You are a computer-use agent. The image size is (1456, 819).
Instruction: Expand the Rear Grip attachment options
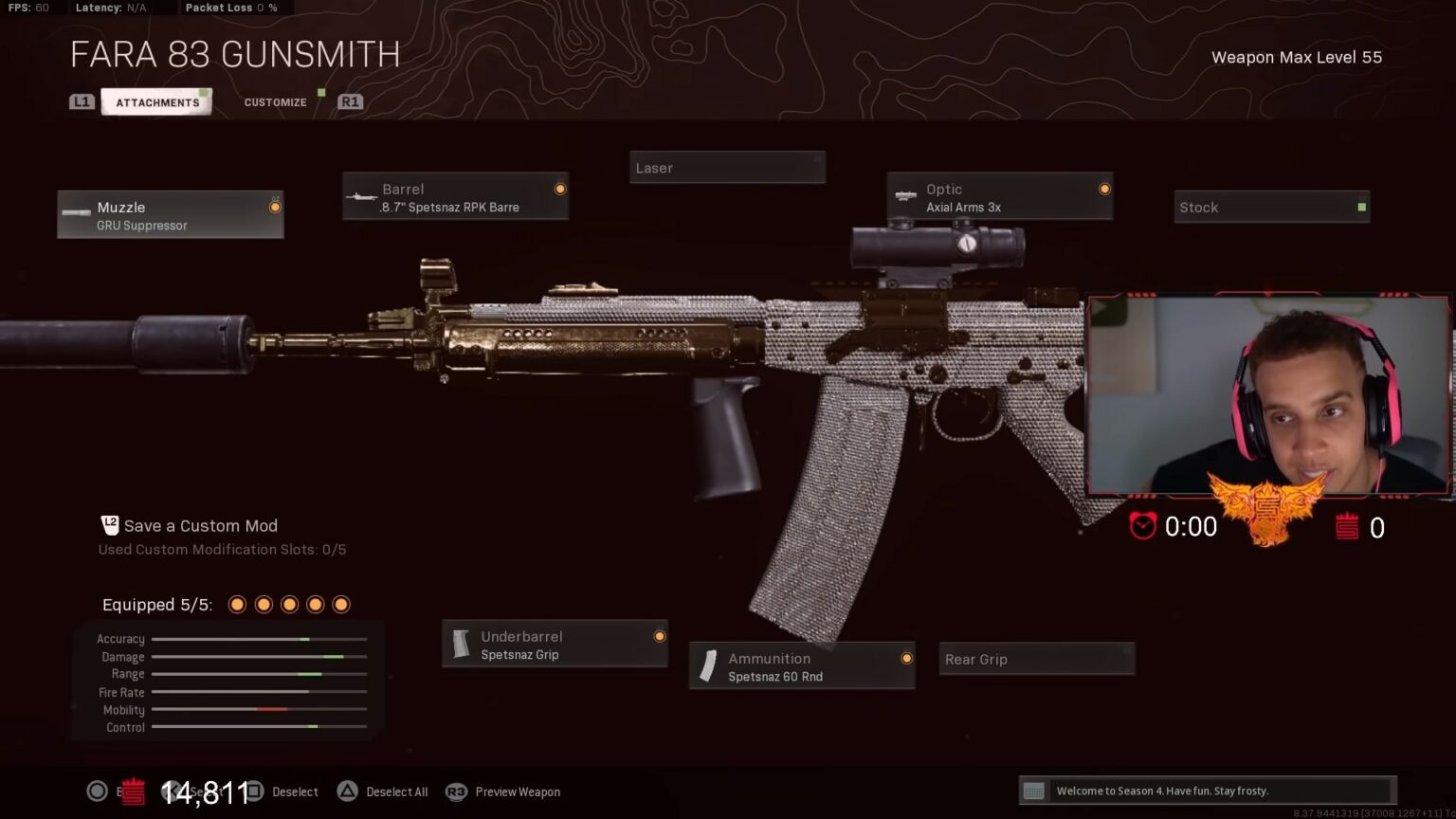coord(1036,659)
